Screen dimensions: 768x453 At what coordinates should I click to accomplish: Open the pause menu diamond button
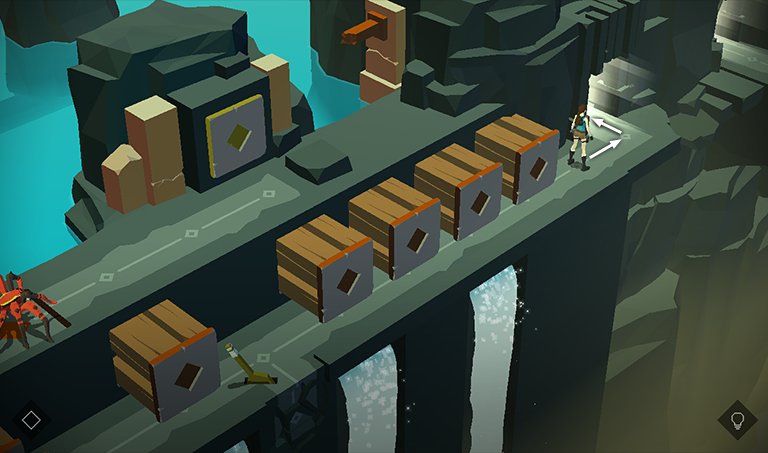[x=31, y=419]
